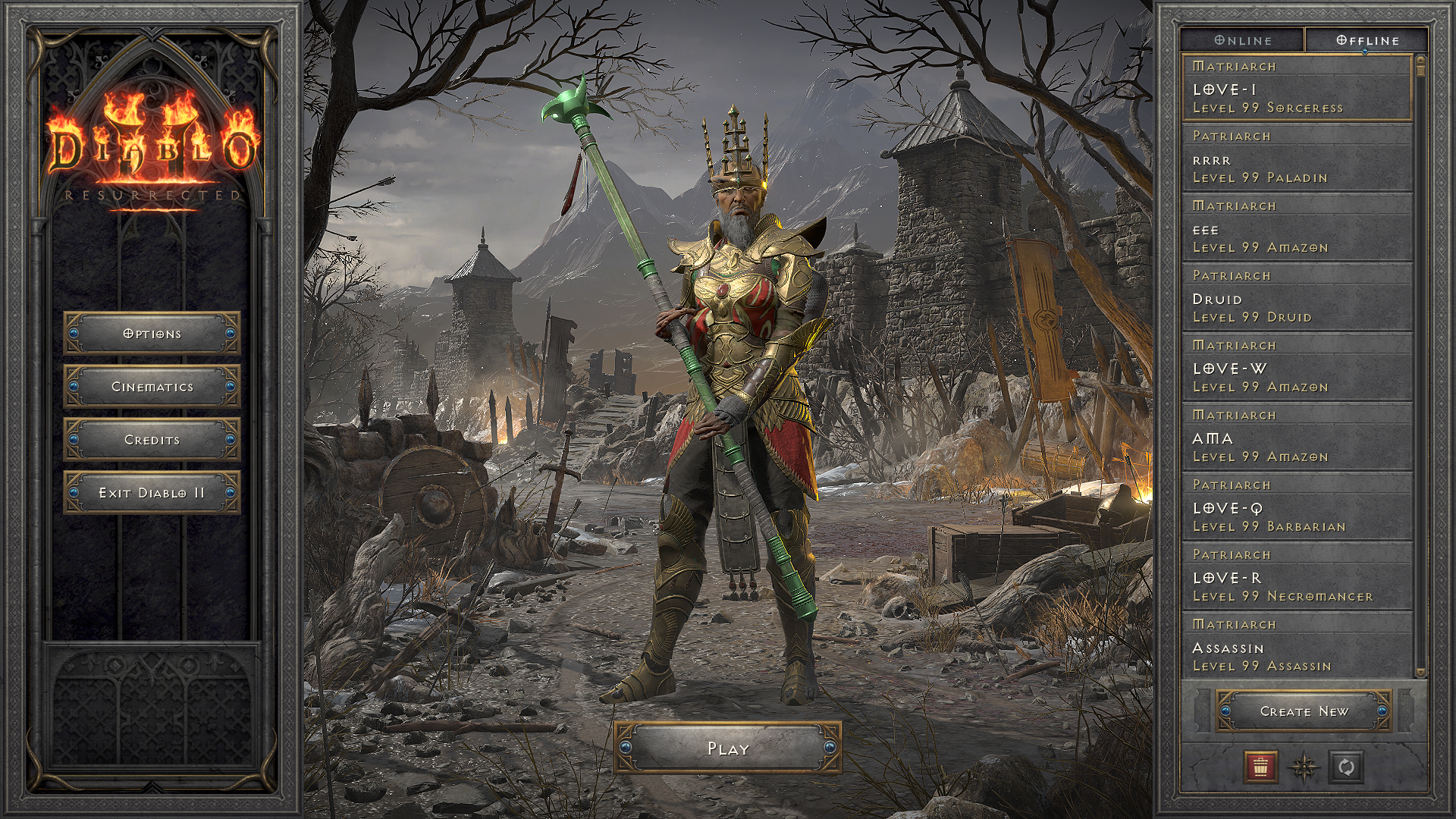Start the game with Play button
The height and width of the screenshot is (819, 1456).
tap(727, 748)
